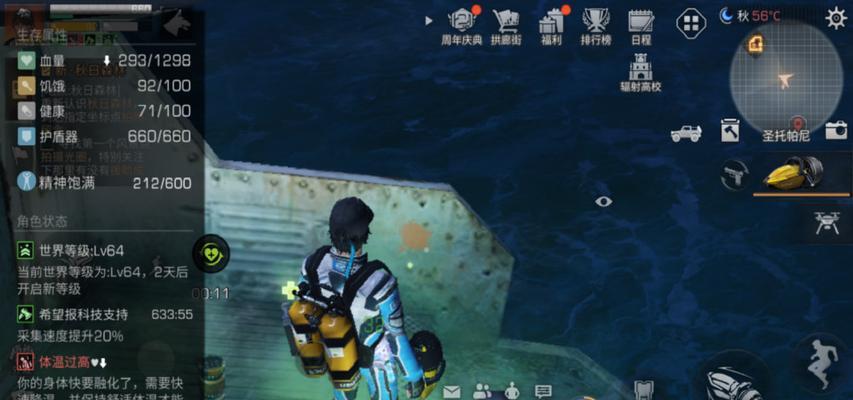Toggle the eye view icon
Viewport: 853px width, 400px height.
603,201
